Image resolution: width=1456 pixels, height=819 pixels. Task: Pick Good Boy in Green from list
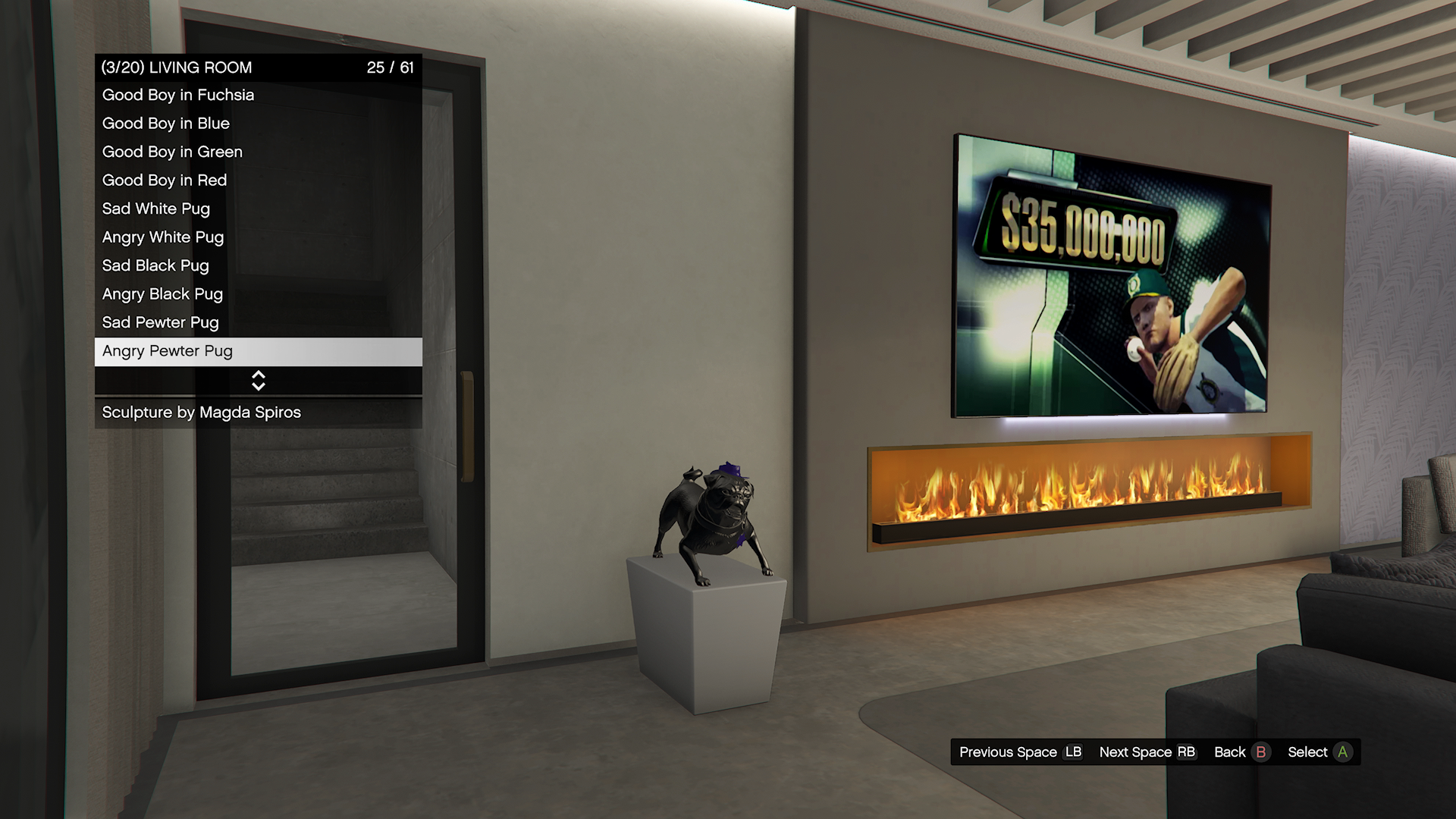258,152
